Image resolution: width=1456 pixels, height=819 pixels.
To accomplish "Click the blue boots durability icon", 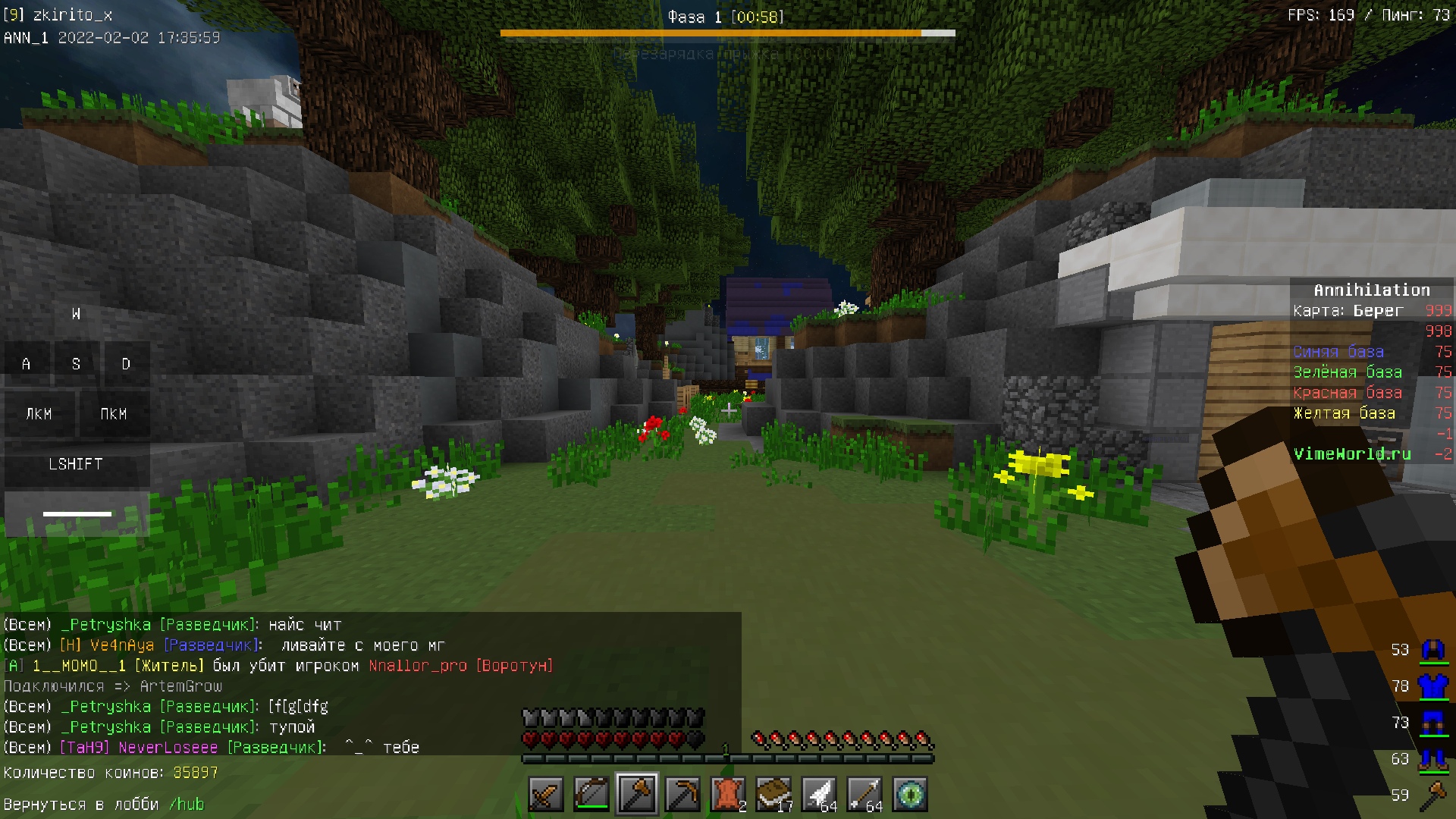I will click(1432, 758).
